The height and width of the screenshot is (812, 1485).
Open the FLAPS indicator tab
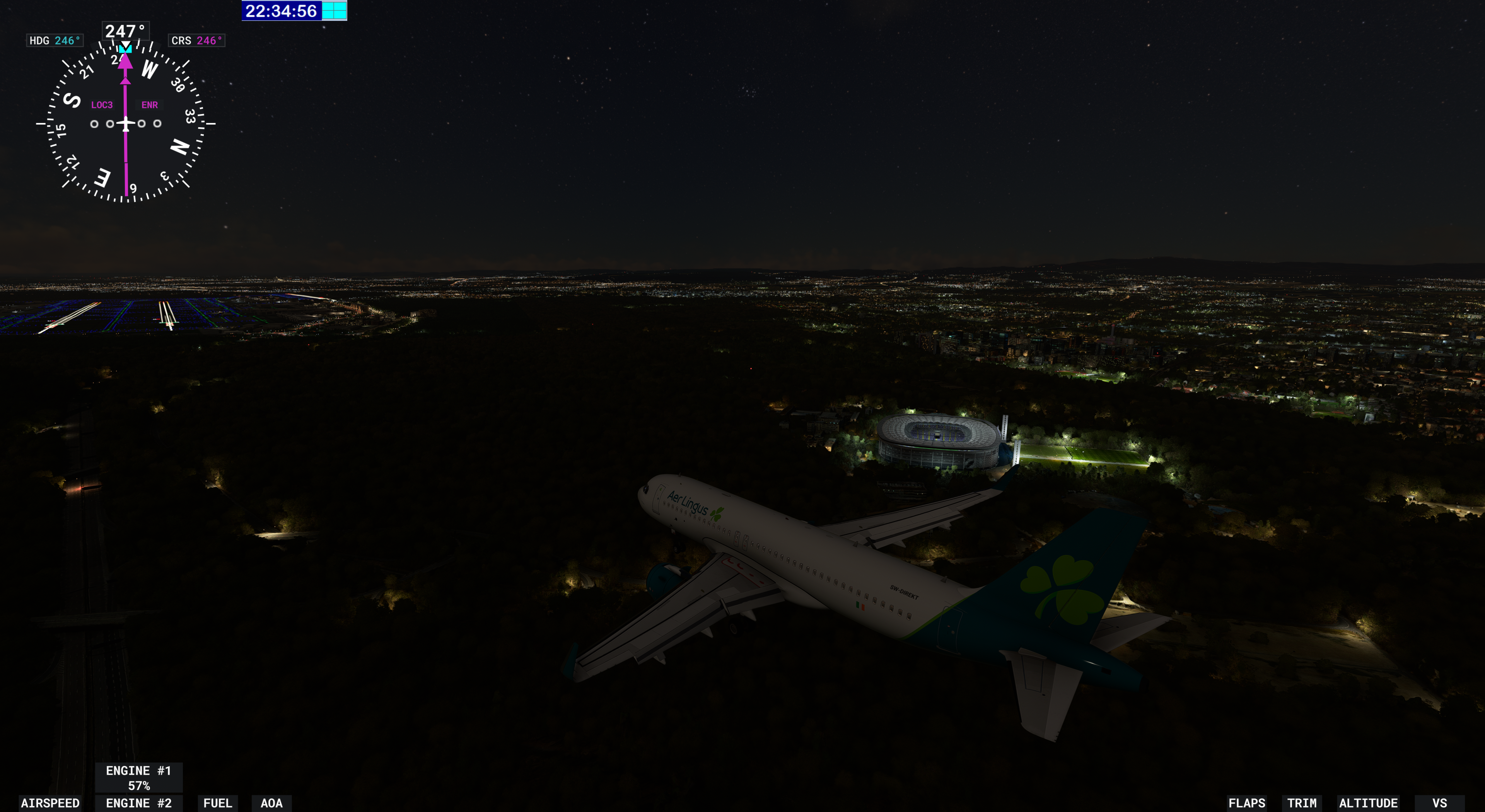pyautogui.click(x=1246, y=803)
